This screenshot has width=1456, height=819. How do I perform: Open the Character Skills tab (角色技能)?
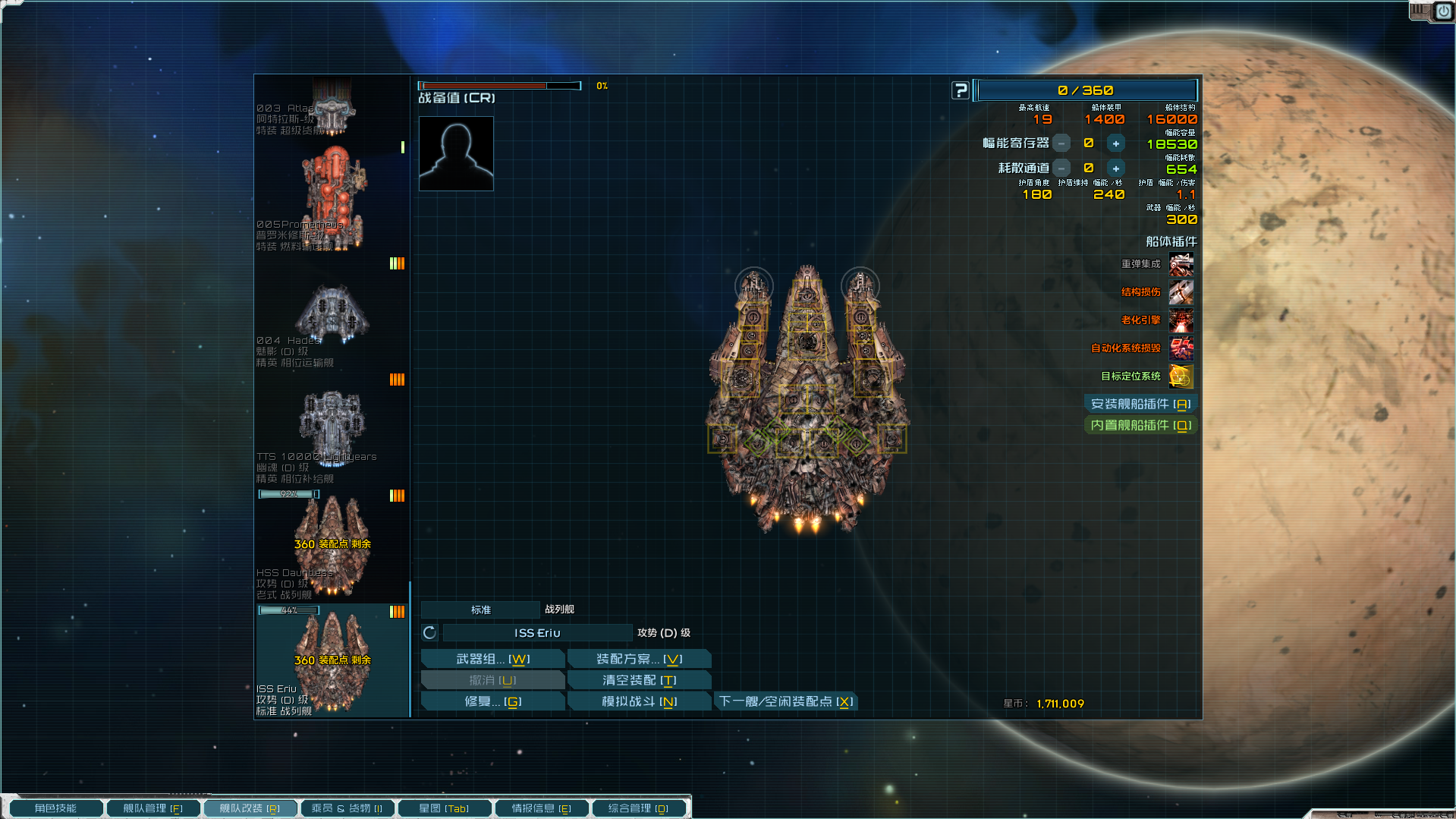pos(55,808)
